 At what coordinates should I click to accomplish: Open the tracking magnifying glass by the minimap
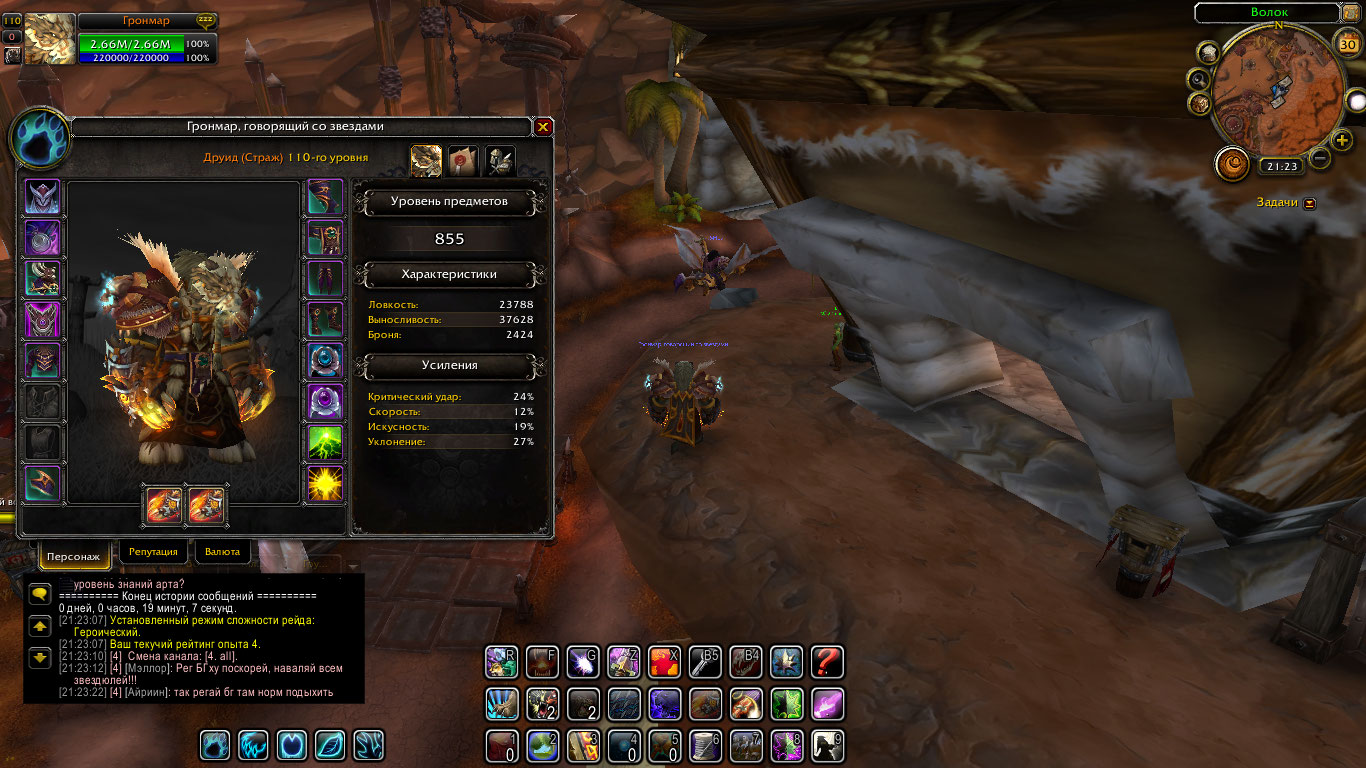click(x=1197, y=78)
